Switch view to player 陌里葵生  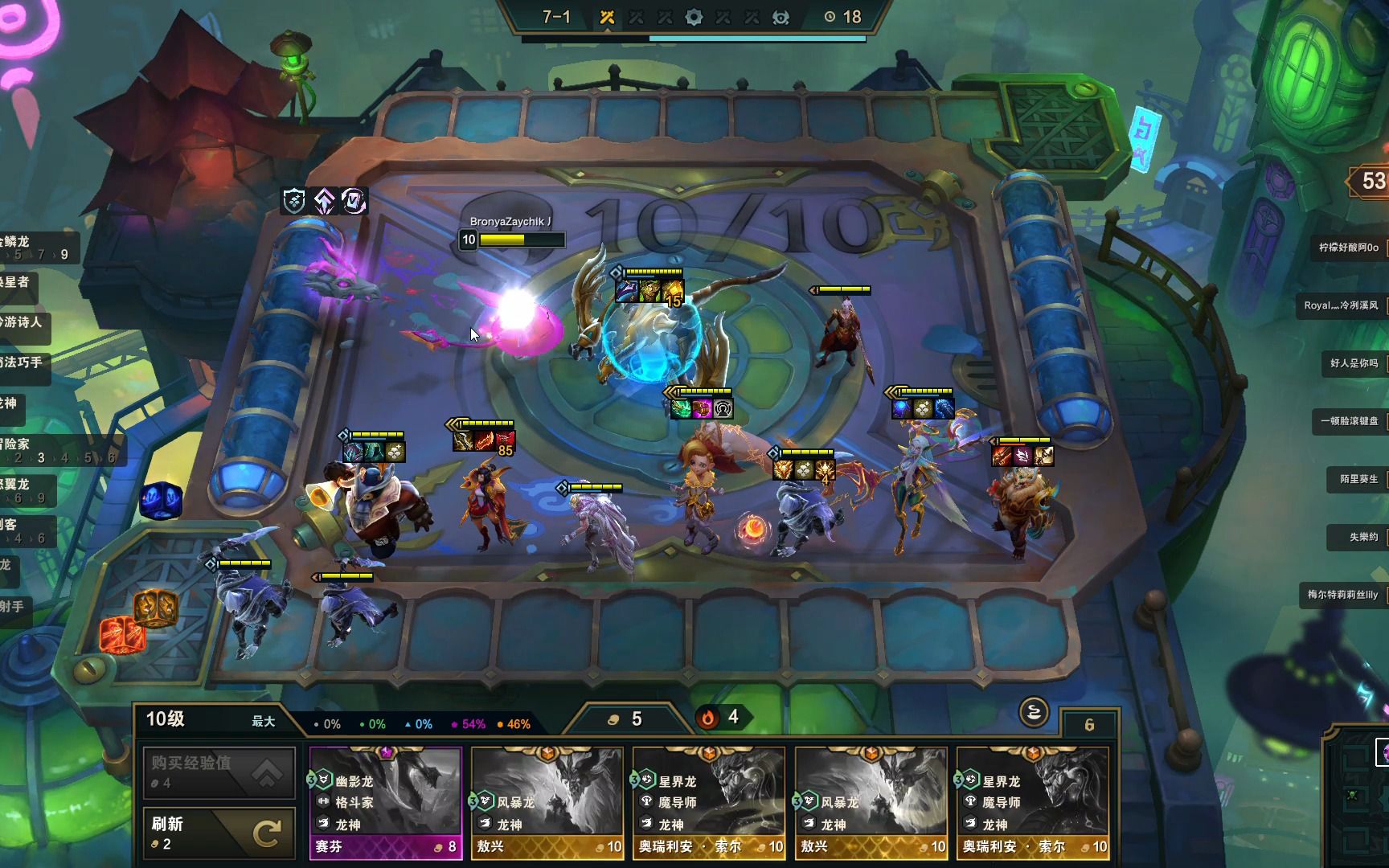pos(1358,479)
